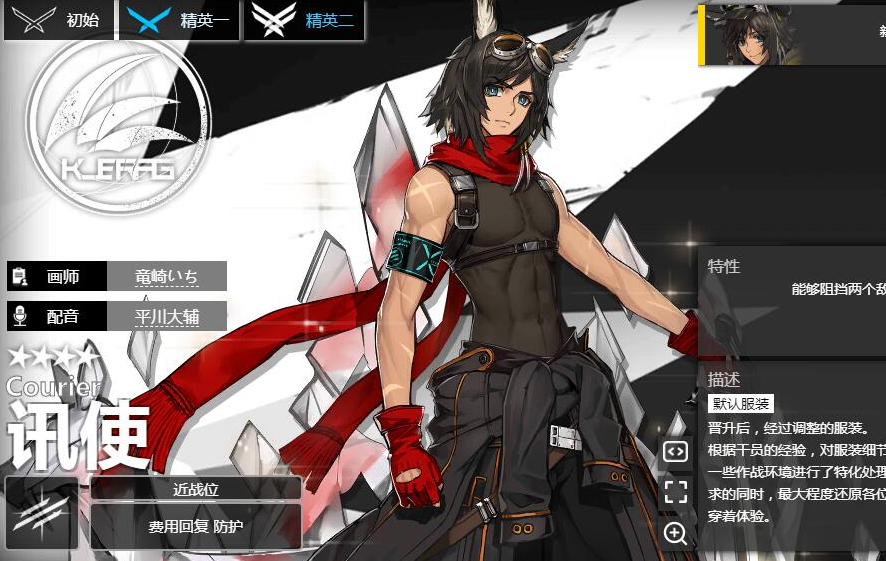Zoom in on the character artwork
Image resolution: width=886 pixels, height=561 pixels.
click(676, 532)
